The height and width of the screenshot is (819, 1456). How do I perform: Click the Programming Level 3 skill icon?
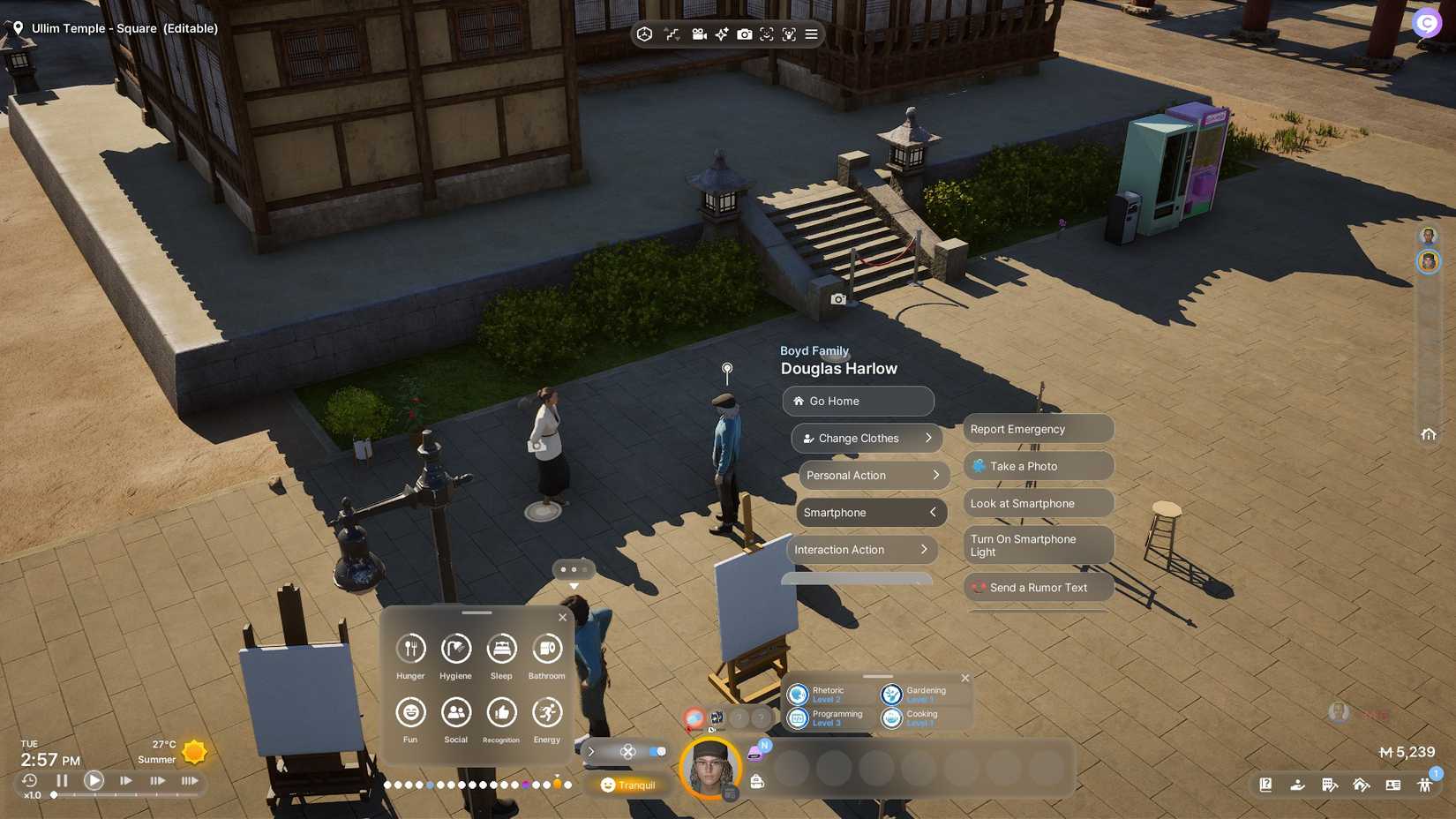pos(799,718)
